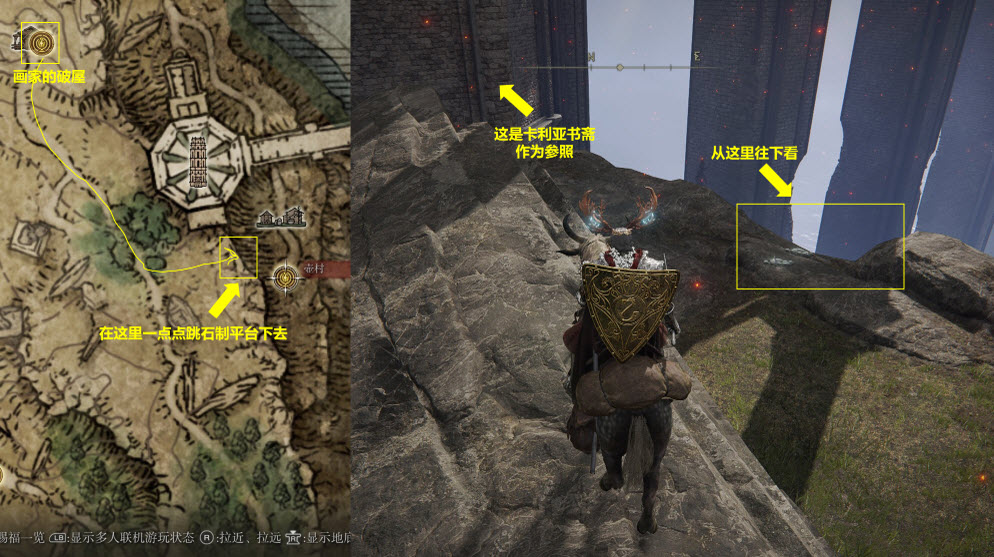Select the Artist's Shack site of grace marker

[x=41, y=43]
